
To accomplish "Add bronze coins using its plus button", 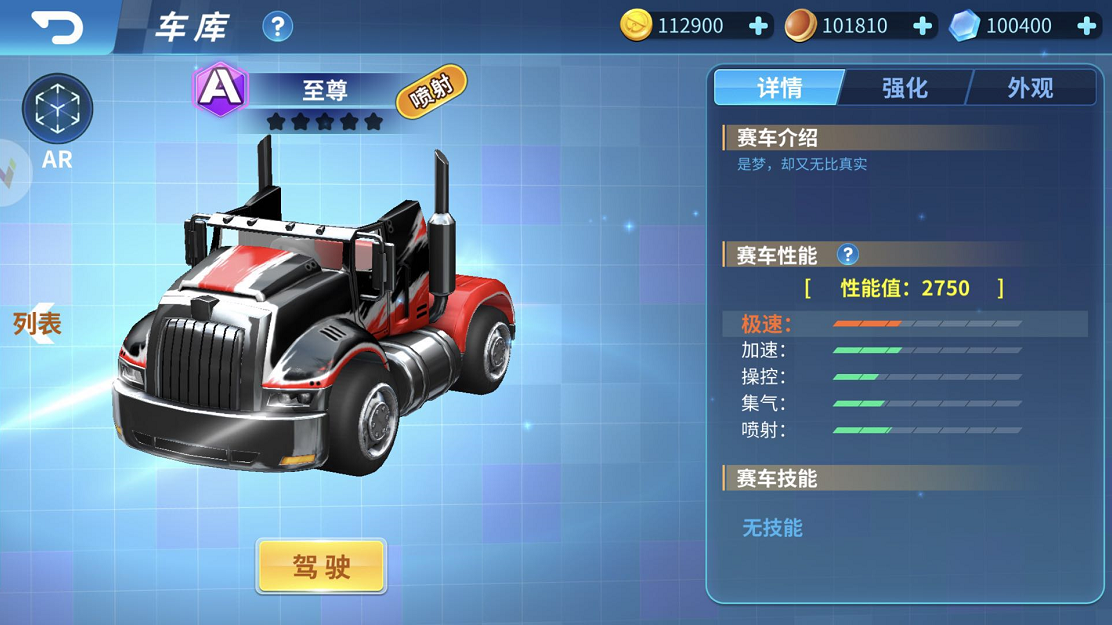I will tap(922, 26).
